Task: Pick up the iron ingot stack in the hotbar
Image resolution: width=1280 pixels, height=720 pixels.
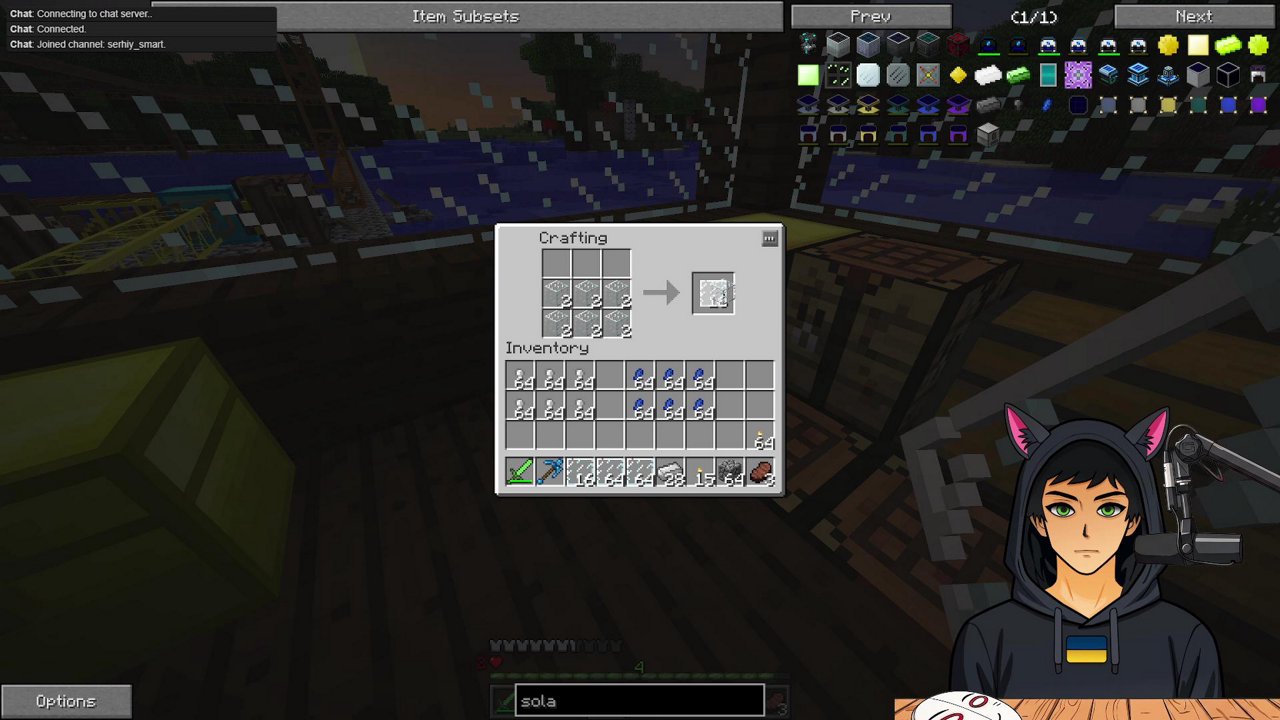Action: tap(671, 472)
